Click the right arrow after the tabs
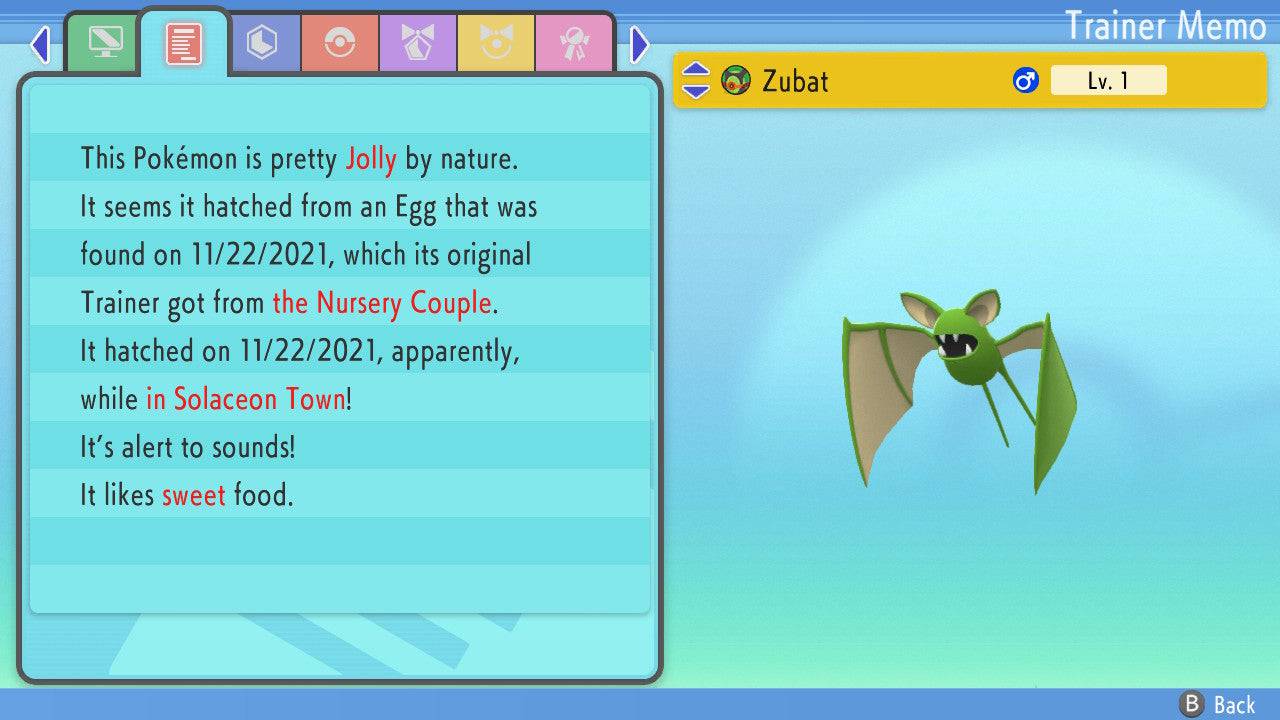The width and height of the screenshot is (1280, 720). tap(640, 44)
